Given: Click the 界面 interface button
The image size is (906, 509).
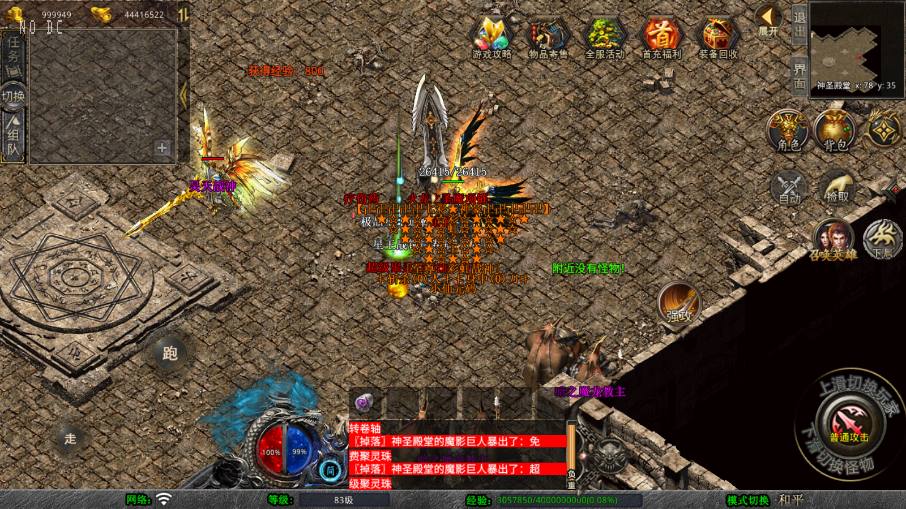Looking at the screenshot, I should point(799,75).
